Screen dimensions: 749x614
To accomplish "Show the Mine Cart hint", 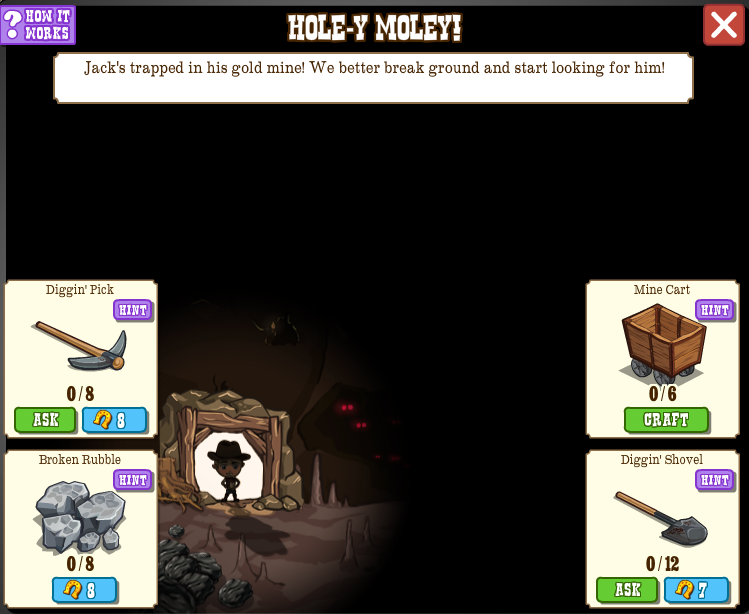I will 714,310.
